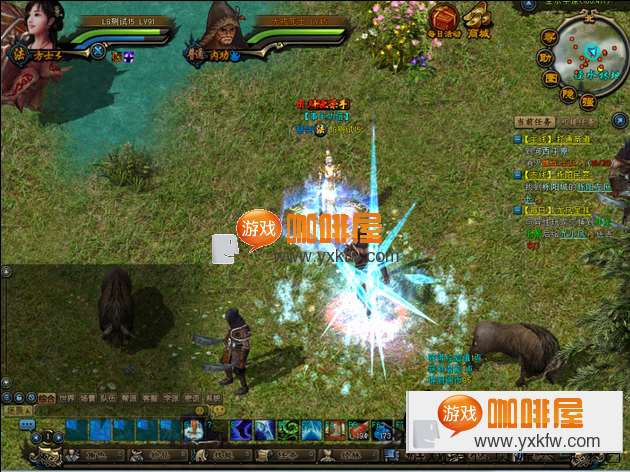Open the 每日活动 daily activities chest
630x472 pixels.
[444, 19]
